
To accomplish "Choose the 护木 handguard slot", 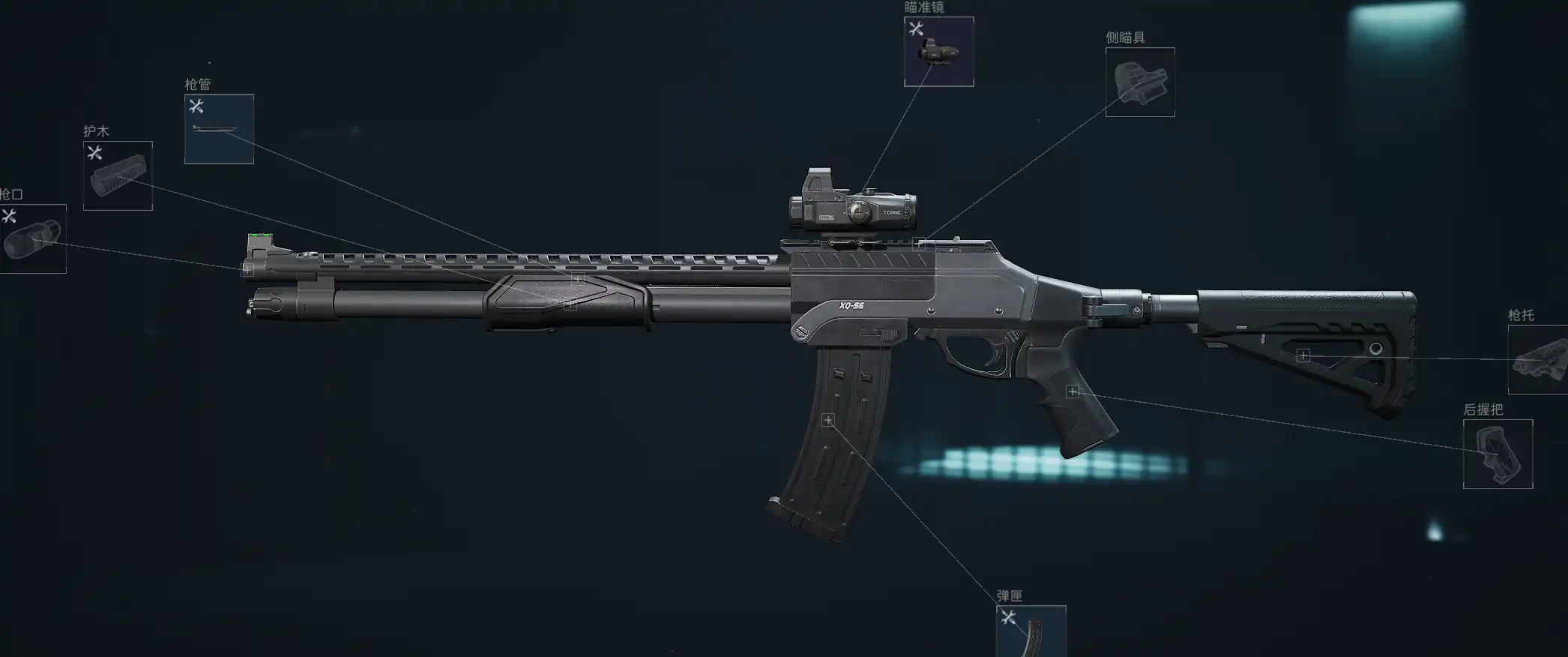I will 118,176.
